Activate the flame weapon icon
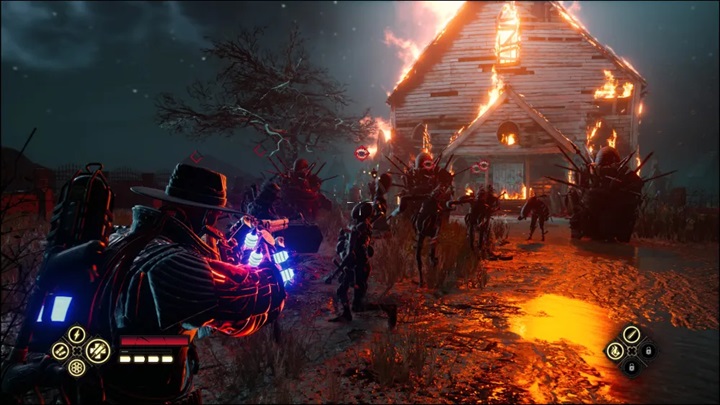The height and width of the screenshot is (405, 720). click(614, 351)
